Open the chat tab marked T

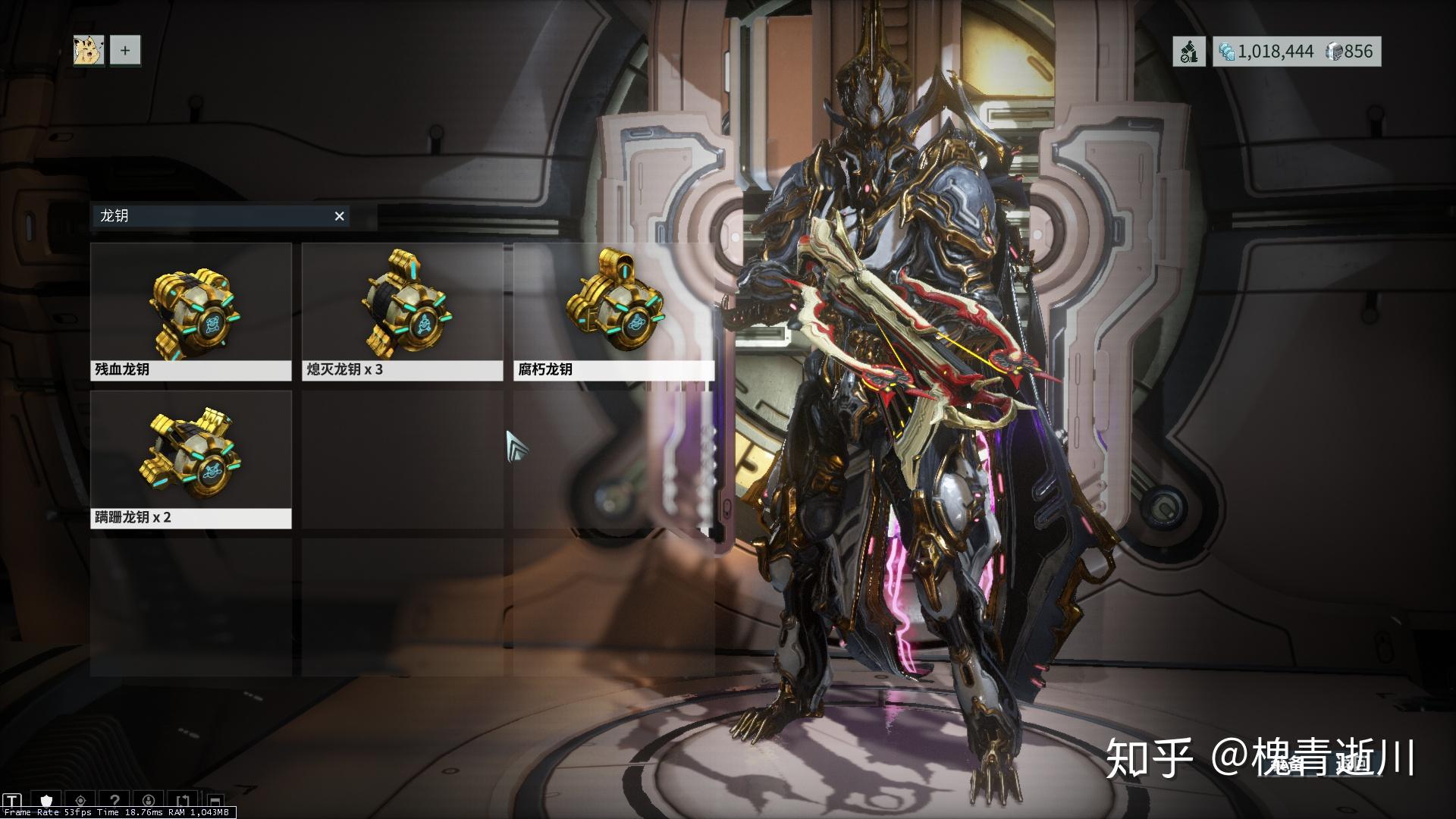click(13, 801)
